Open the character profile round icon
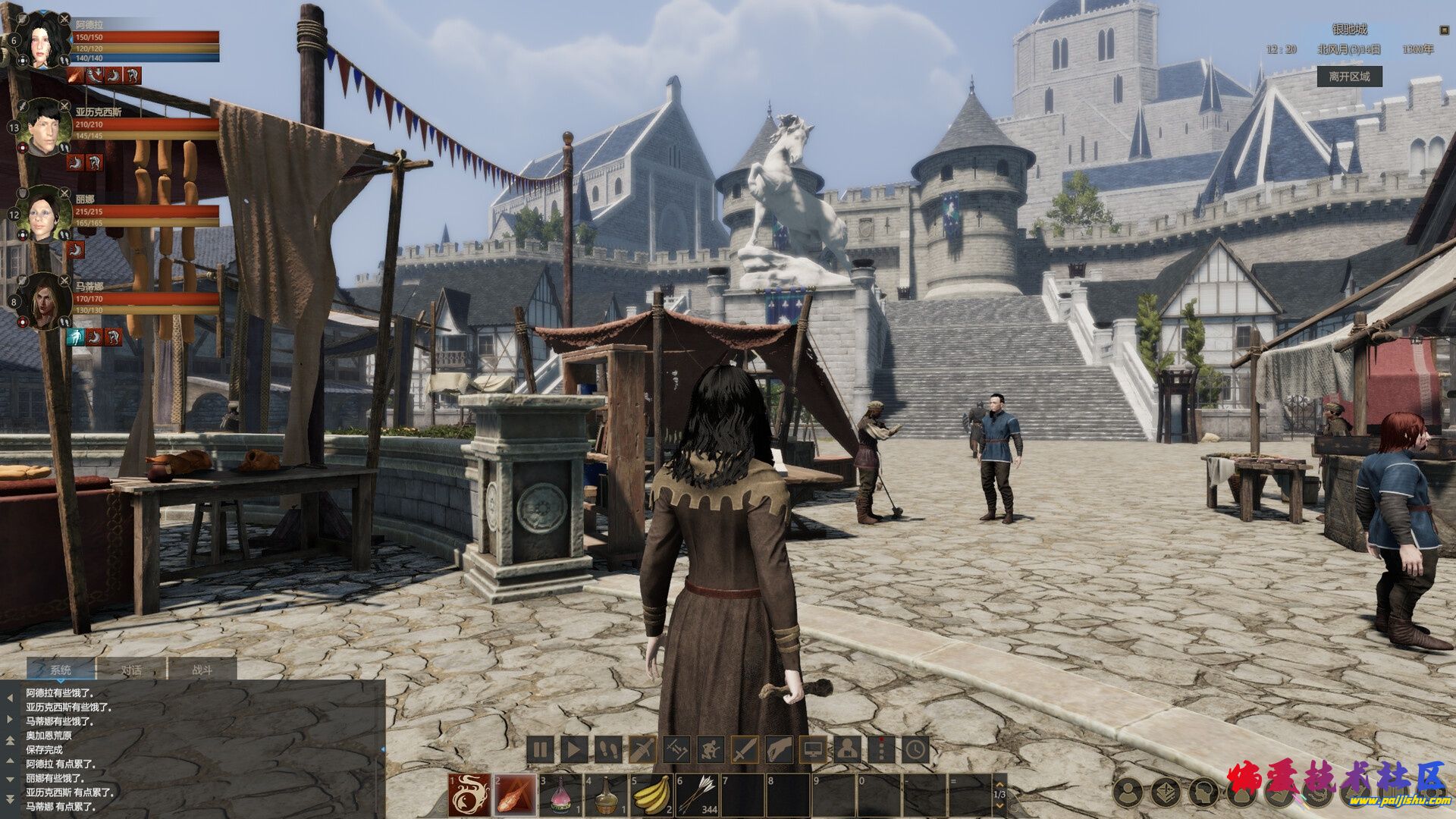 pyautogui.click(x=1128, y=792)
